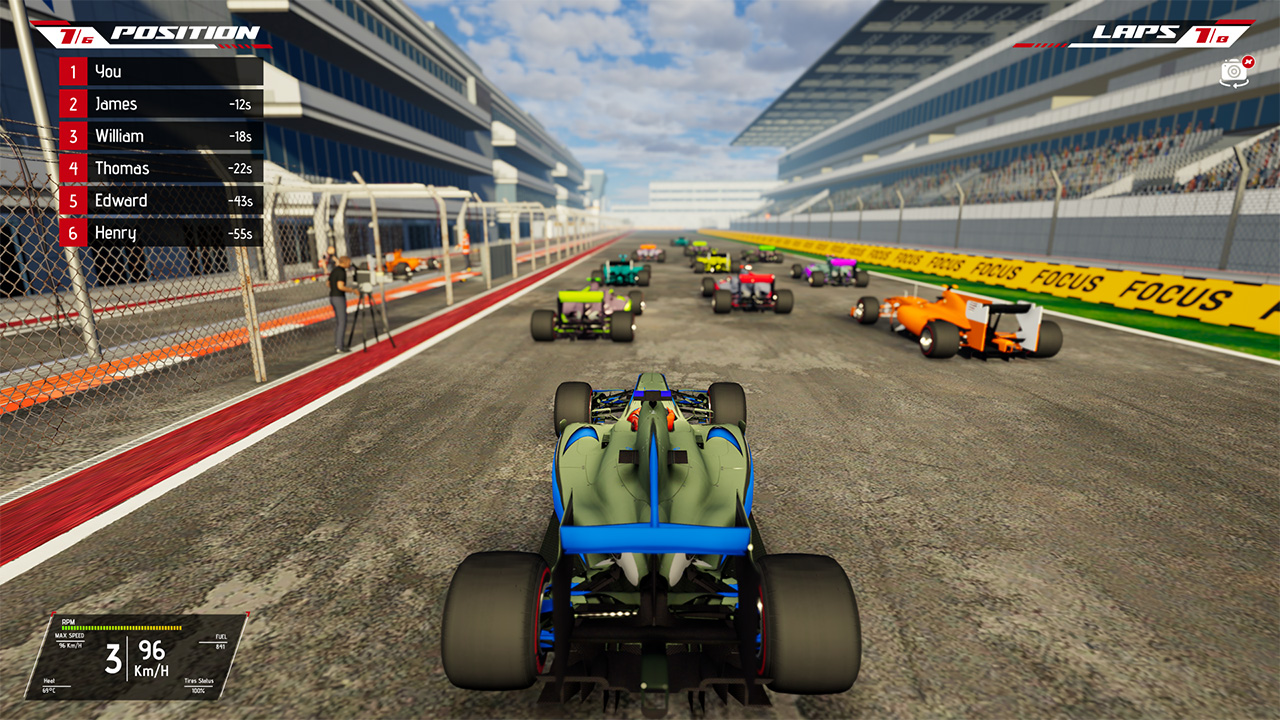Expand the dashboard MAX SPEED section
Screen dimensions: 1280x720
(70, 637)
